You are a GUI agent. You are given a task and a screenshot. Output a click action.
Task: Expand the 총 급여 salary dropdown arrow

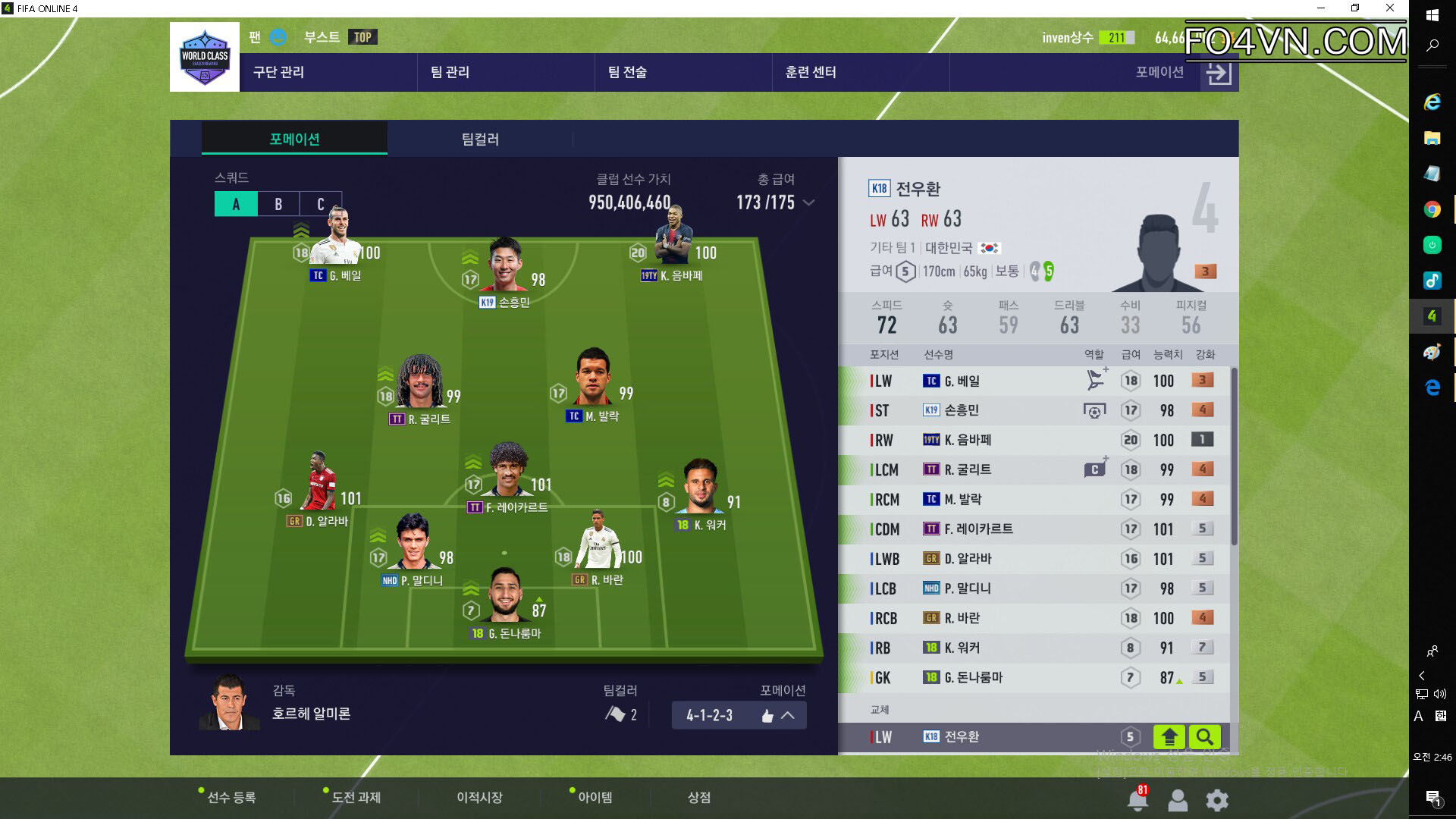[x=809, y=202]
